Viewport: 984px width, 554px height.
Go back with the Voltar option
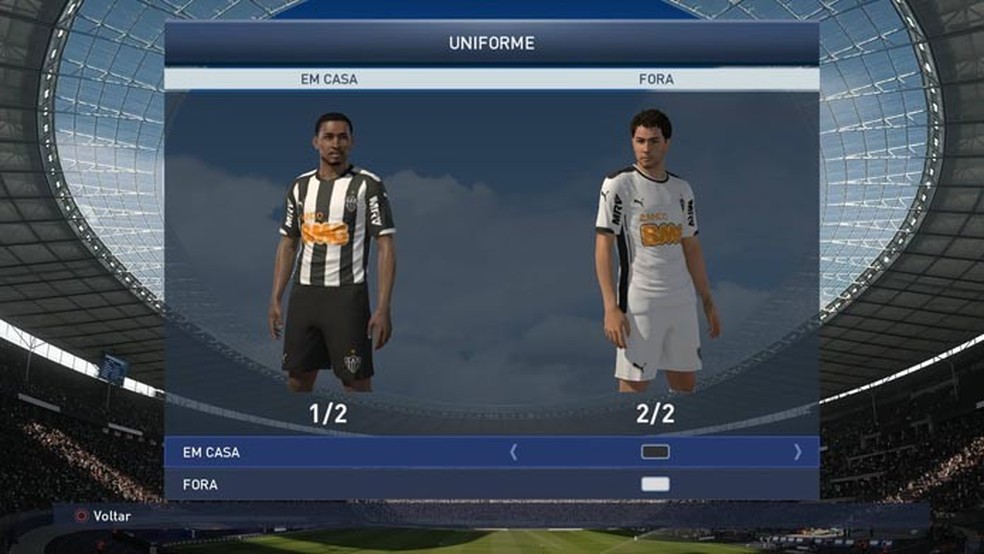tap(104, 516)
